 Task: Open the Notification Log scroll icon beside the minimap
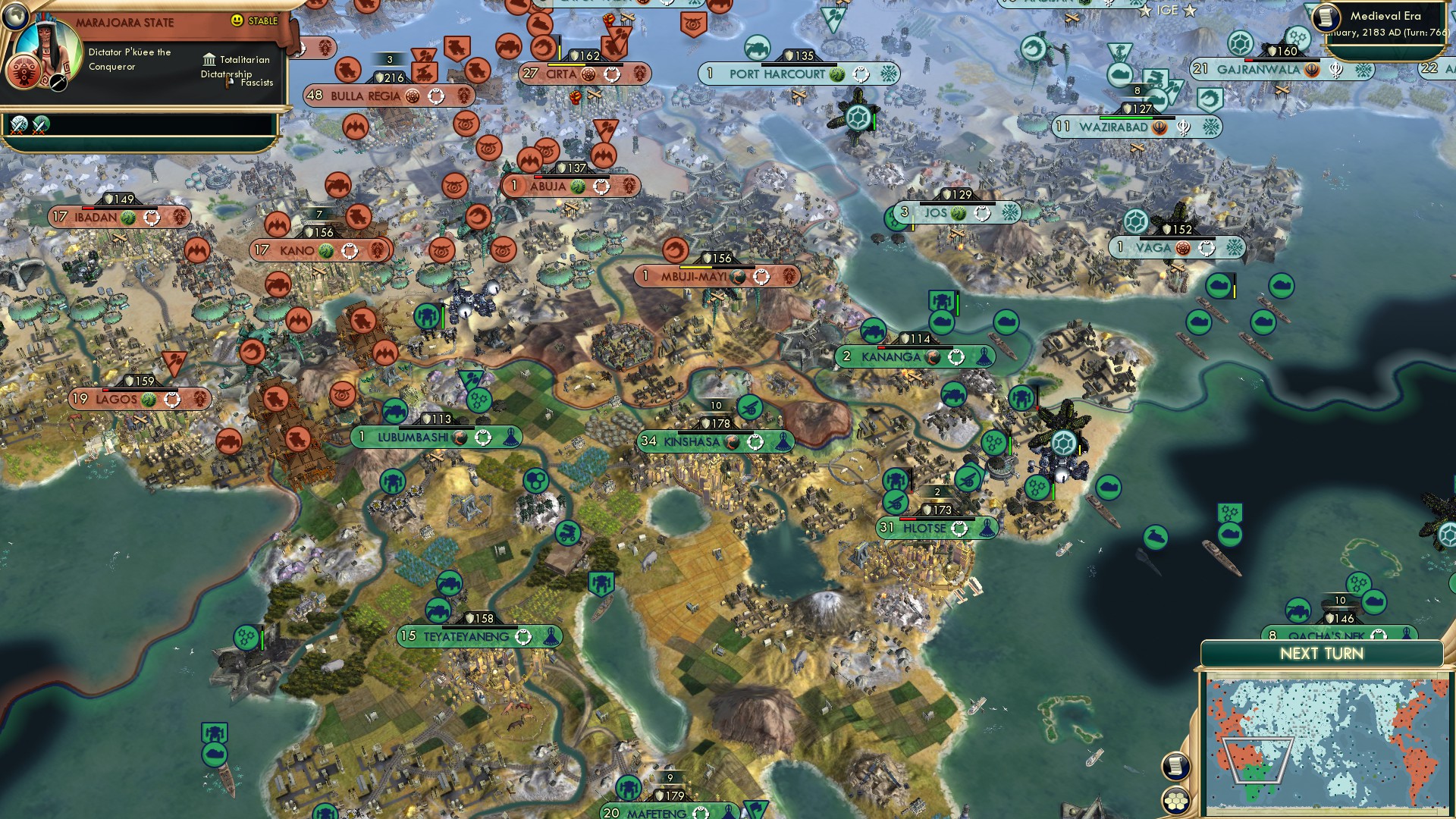[x=1175, y=766]
